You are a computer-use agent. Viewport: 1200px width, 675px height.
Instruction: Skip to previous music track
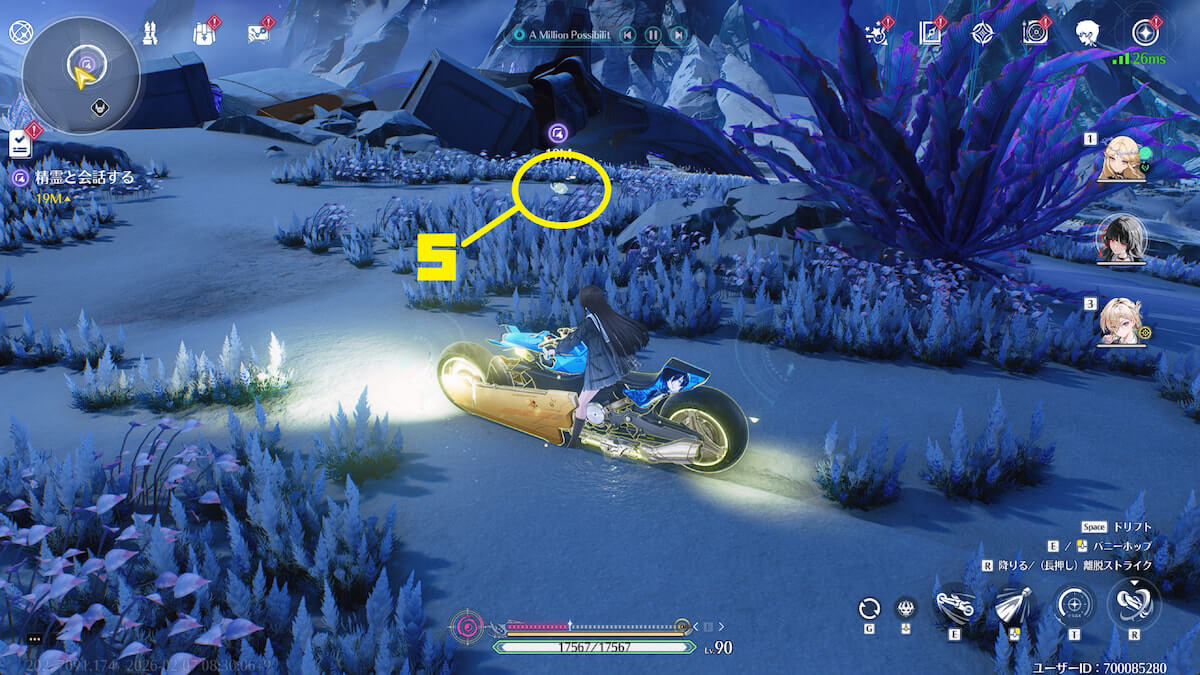pos(627,35)
